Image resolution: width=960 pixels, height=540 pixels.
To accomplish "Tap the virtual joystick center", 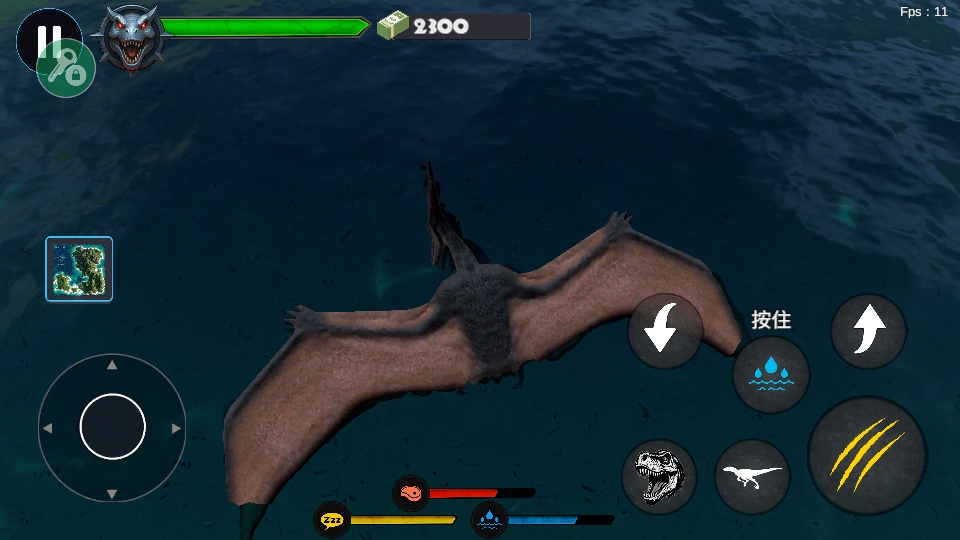I will point(112,427).
